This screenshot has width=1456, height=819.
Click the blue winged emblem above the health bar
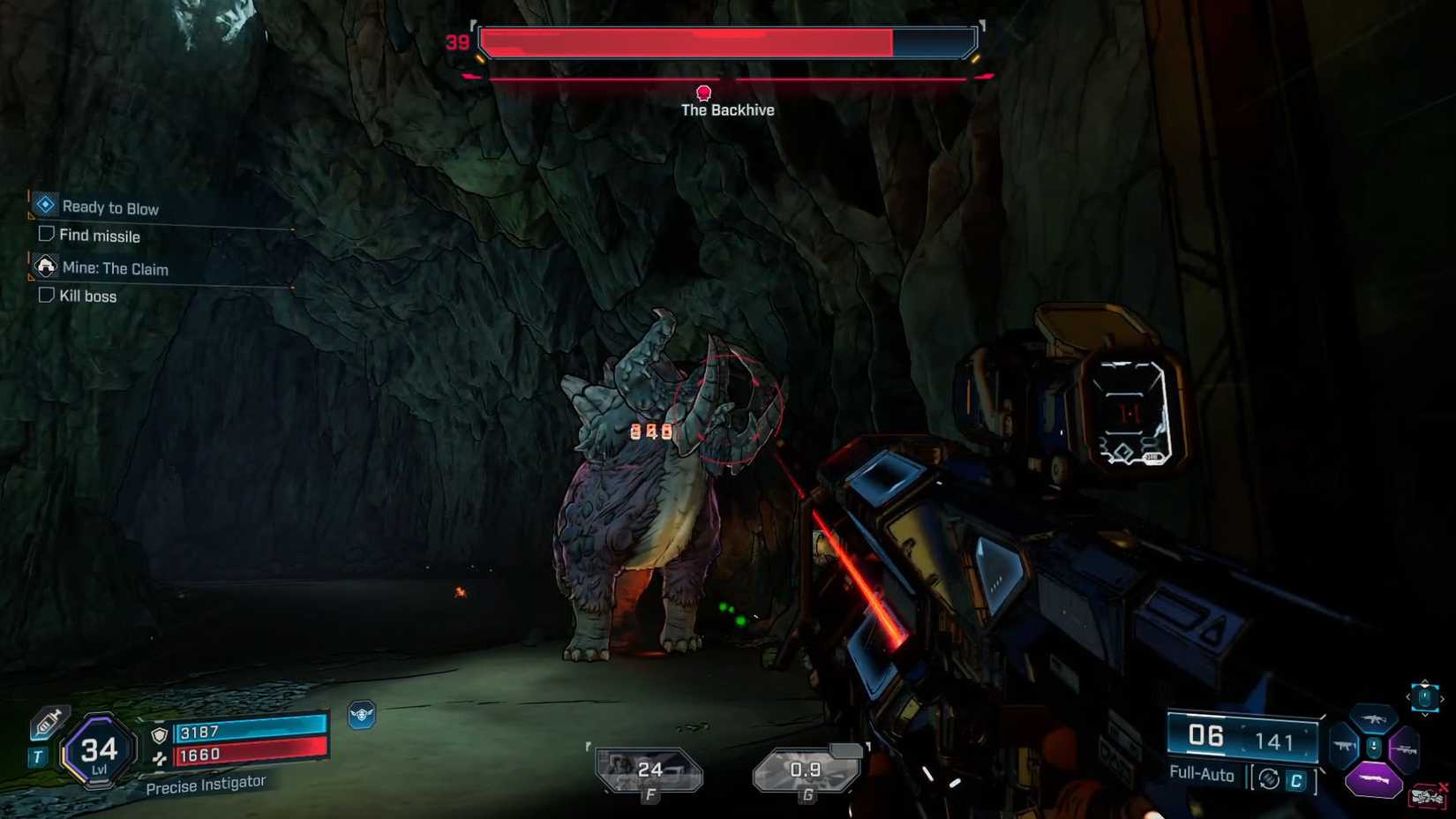[x=363, y=715]
